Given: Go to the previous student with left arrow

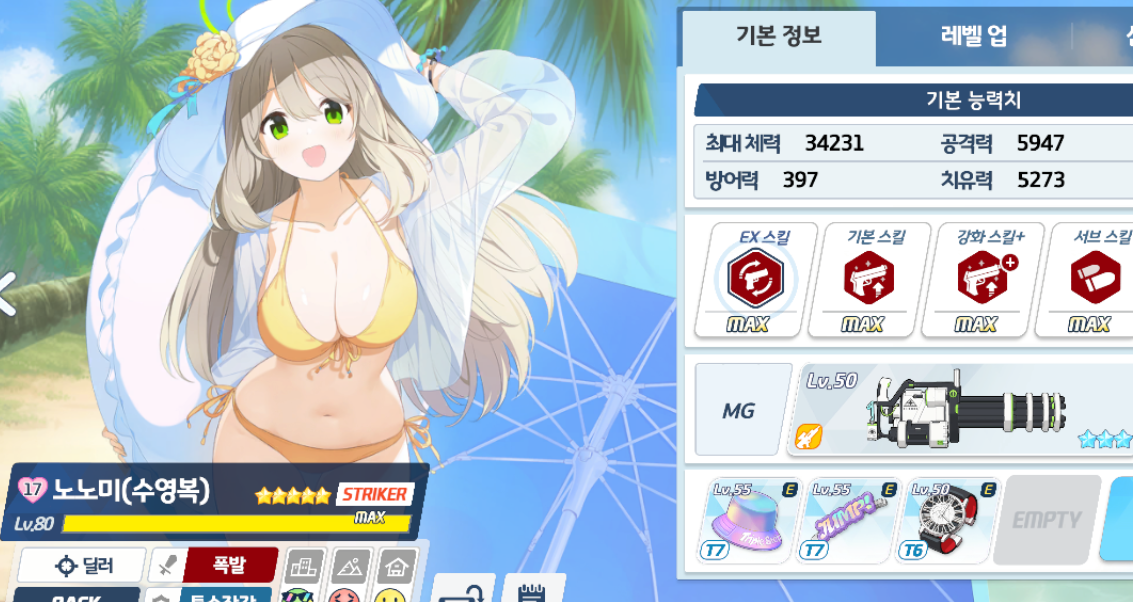Looking at the screenshot, I should pos(8,293).
